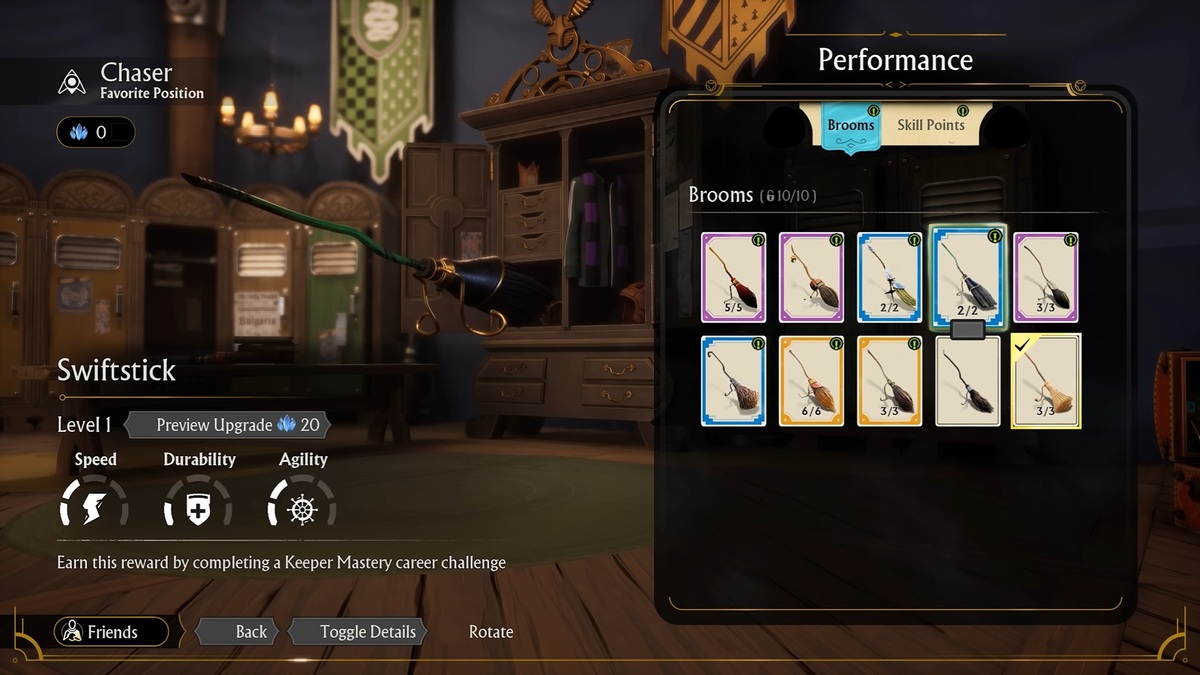Select the Brooms tab
The height and width of the screenshot is (675, 1200).
click(850, 126)
